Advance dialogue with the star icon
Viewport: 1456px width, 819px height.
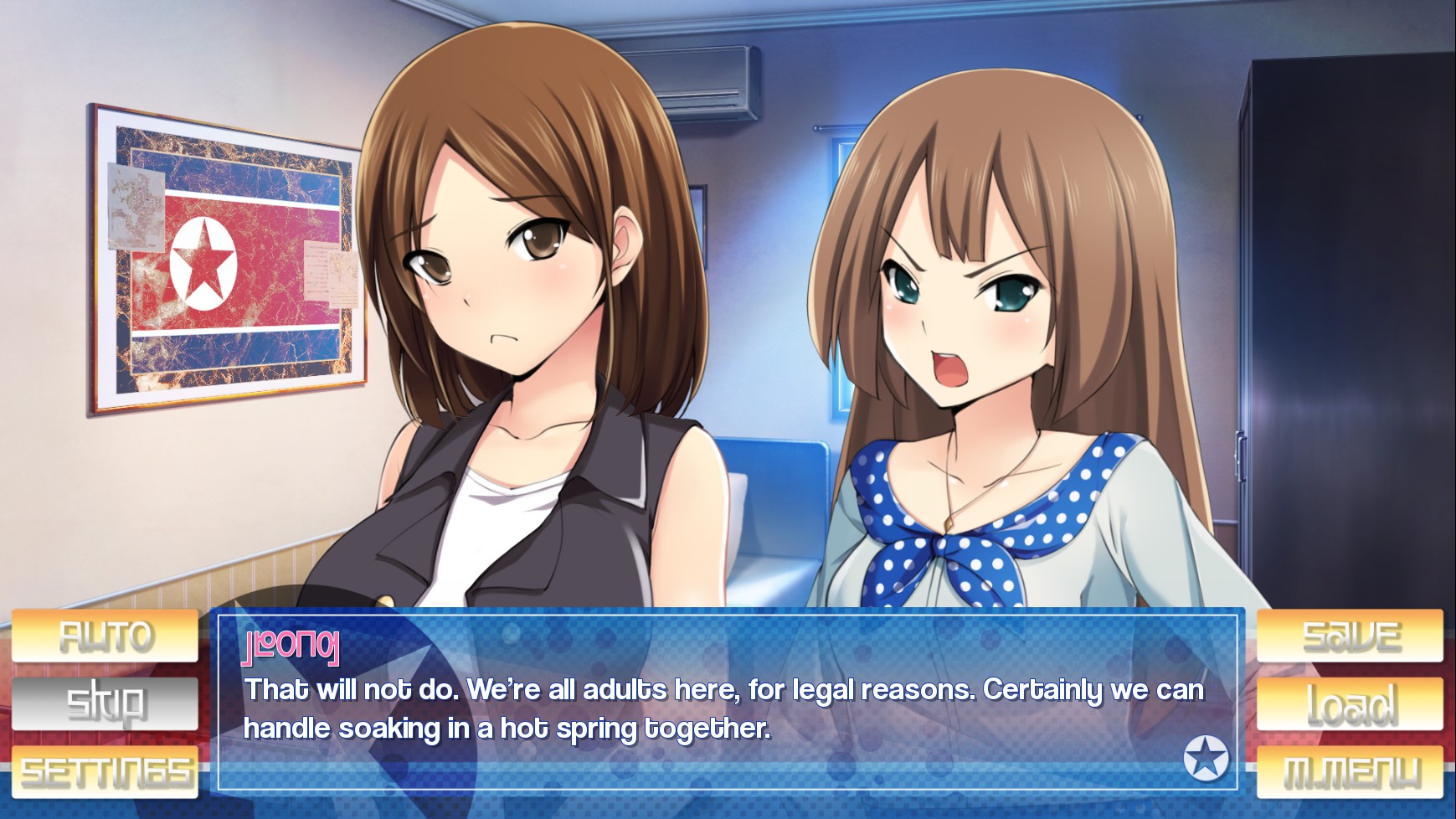(x=1206, y=758)
